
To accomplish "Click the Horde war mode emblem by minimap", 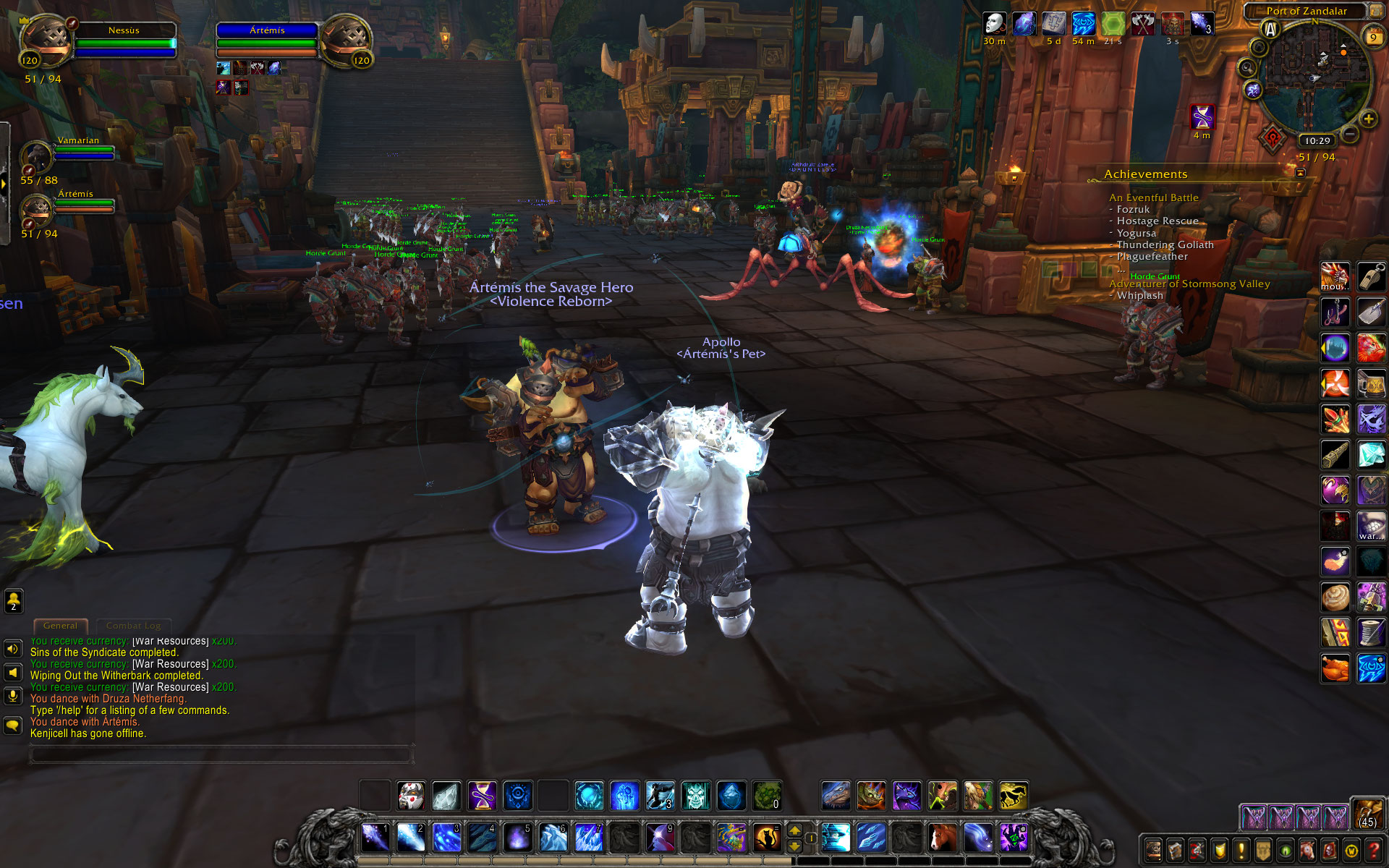I will coord(1274,138).
